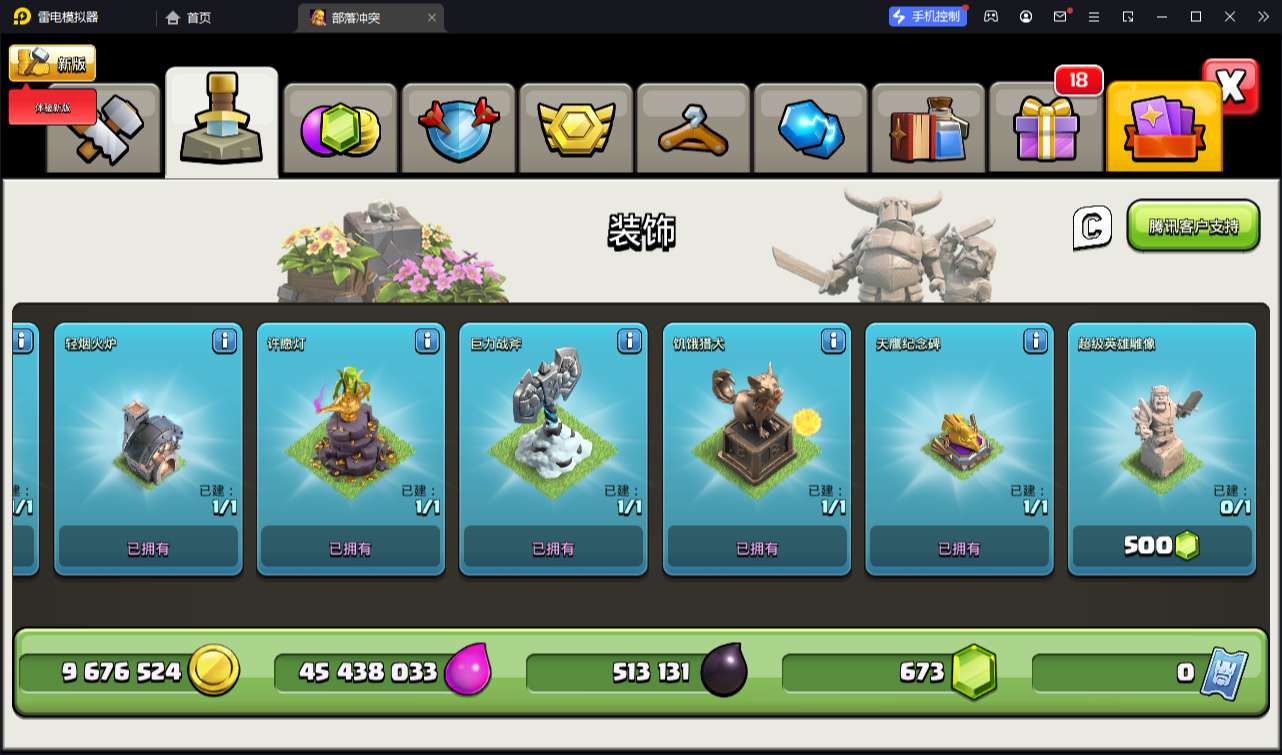Switch to the gems and gold resources tab
This screenshot has width=1282, height=755.
point(340,129)
